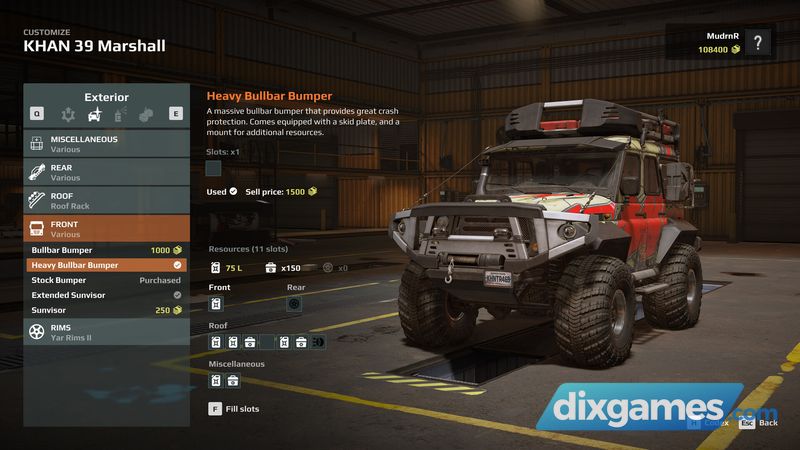Switch to the engine gear upgrades tab
The height and width of the screenshot is (450, 800).
[x=68, y=115]
